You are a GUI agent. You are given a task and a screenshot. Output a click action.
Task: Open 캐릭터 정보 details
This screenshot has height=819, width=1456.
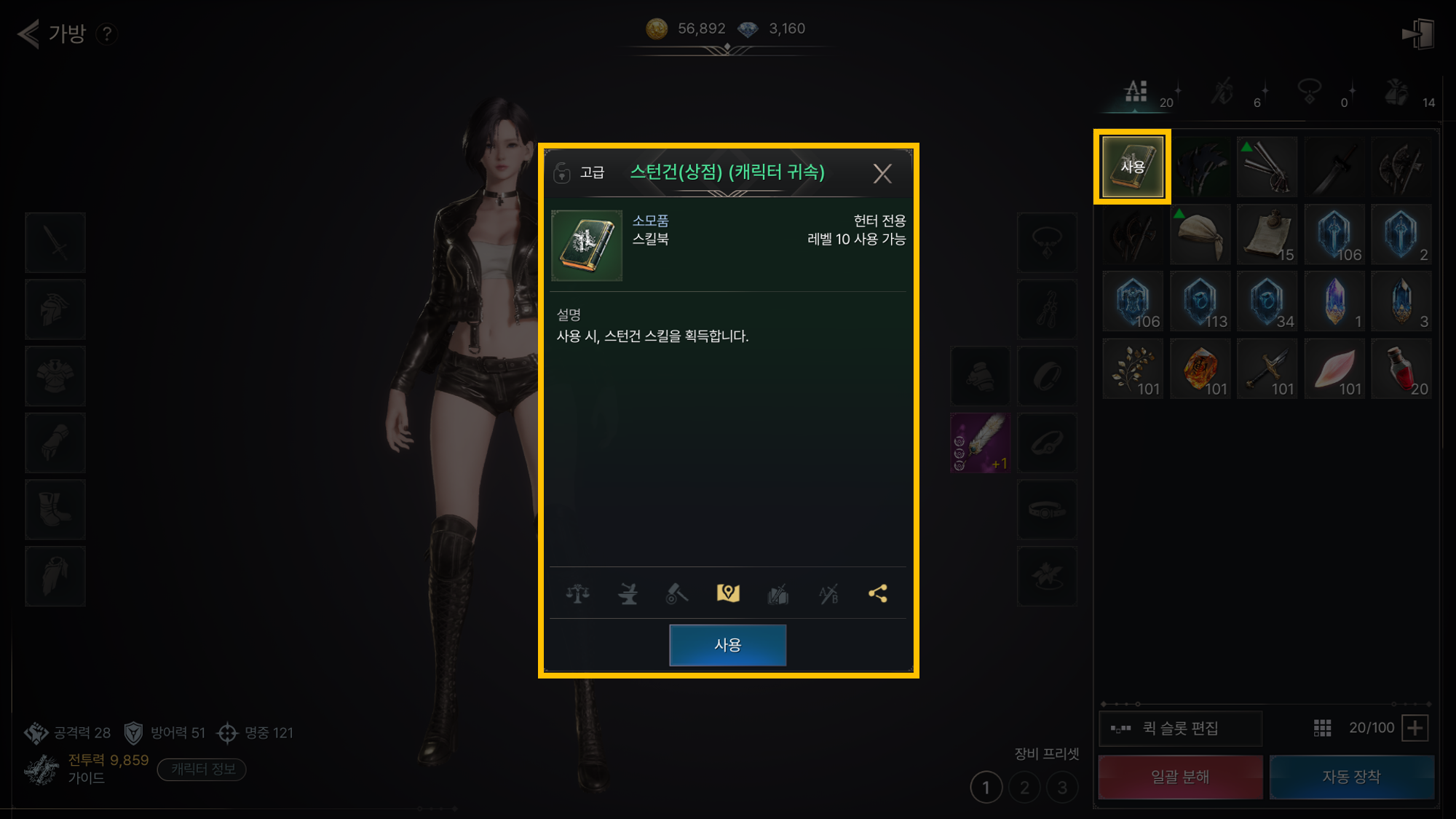coord(202,769)
